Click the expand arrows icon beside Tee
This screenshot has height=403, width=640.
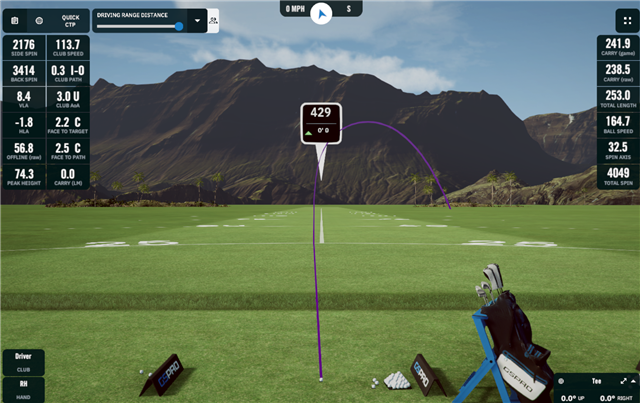pos(623,381)
